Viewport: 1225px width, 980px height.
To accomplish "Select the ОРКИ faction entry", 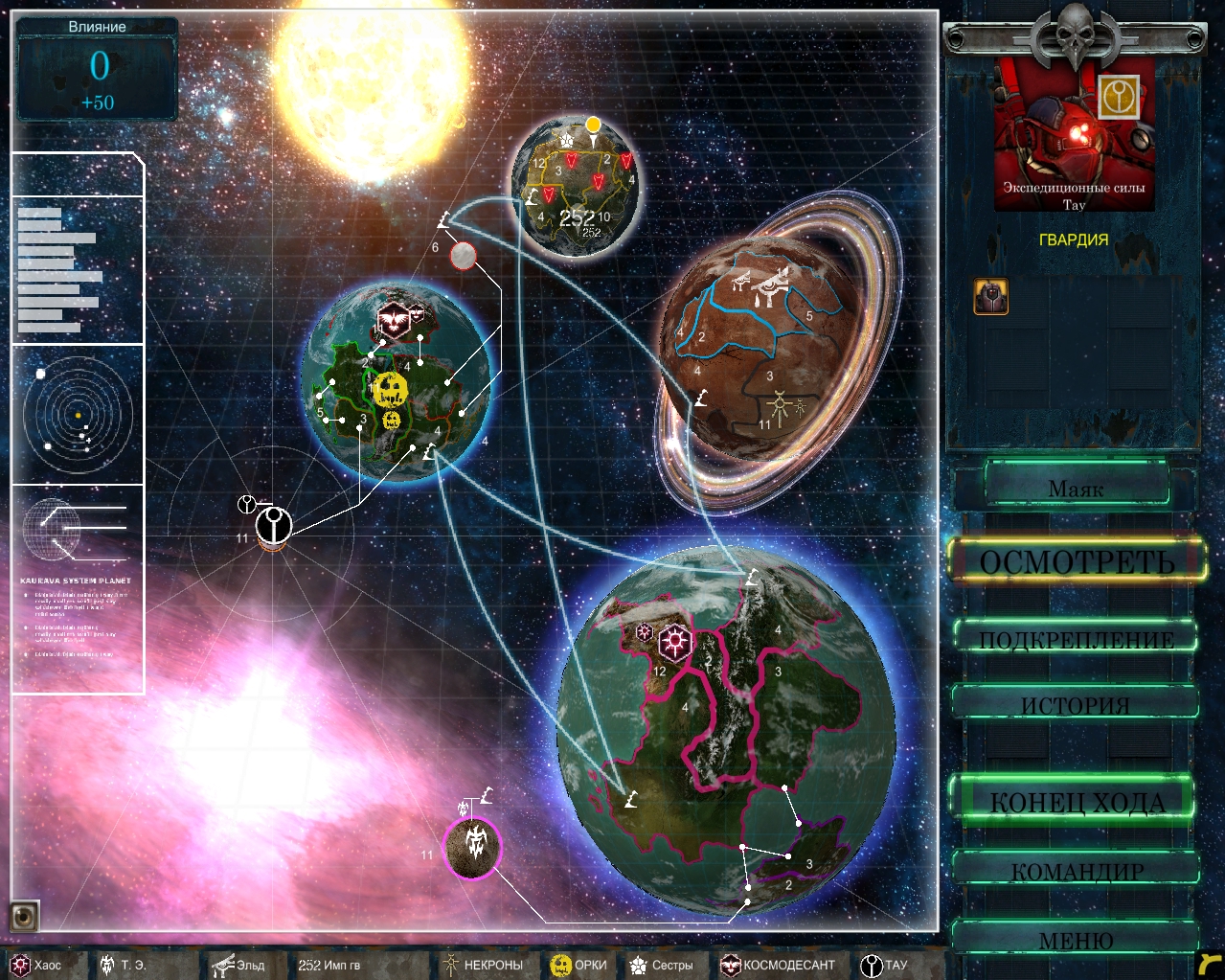I will (x=578, y=965).
